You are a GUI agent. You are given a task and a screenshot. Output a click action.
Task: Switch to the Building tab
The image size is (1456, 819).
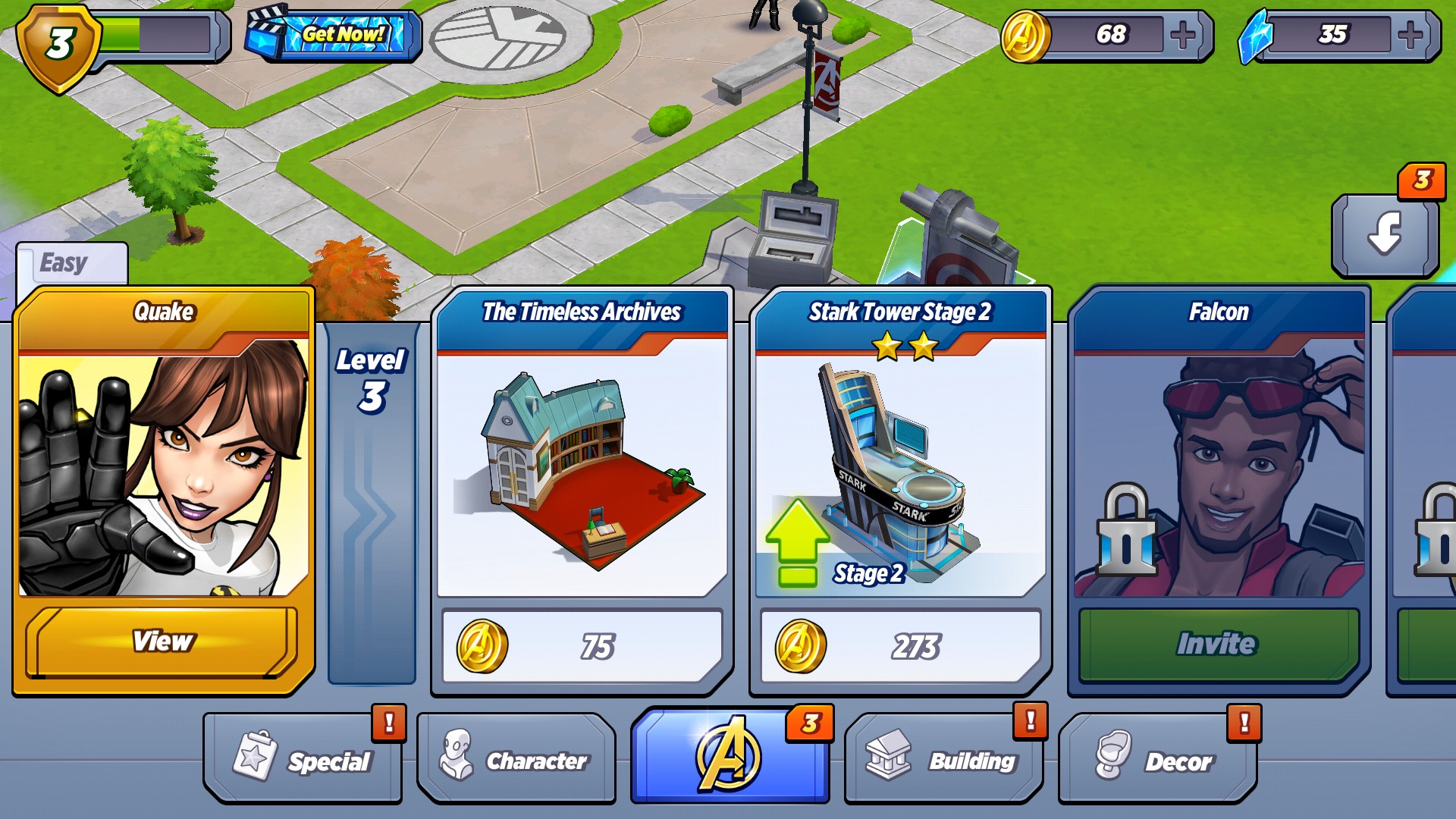click(x=943, y=759)
